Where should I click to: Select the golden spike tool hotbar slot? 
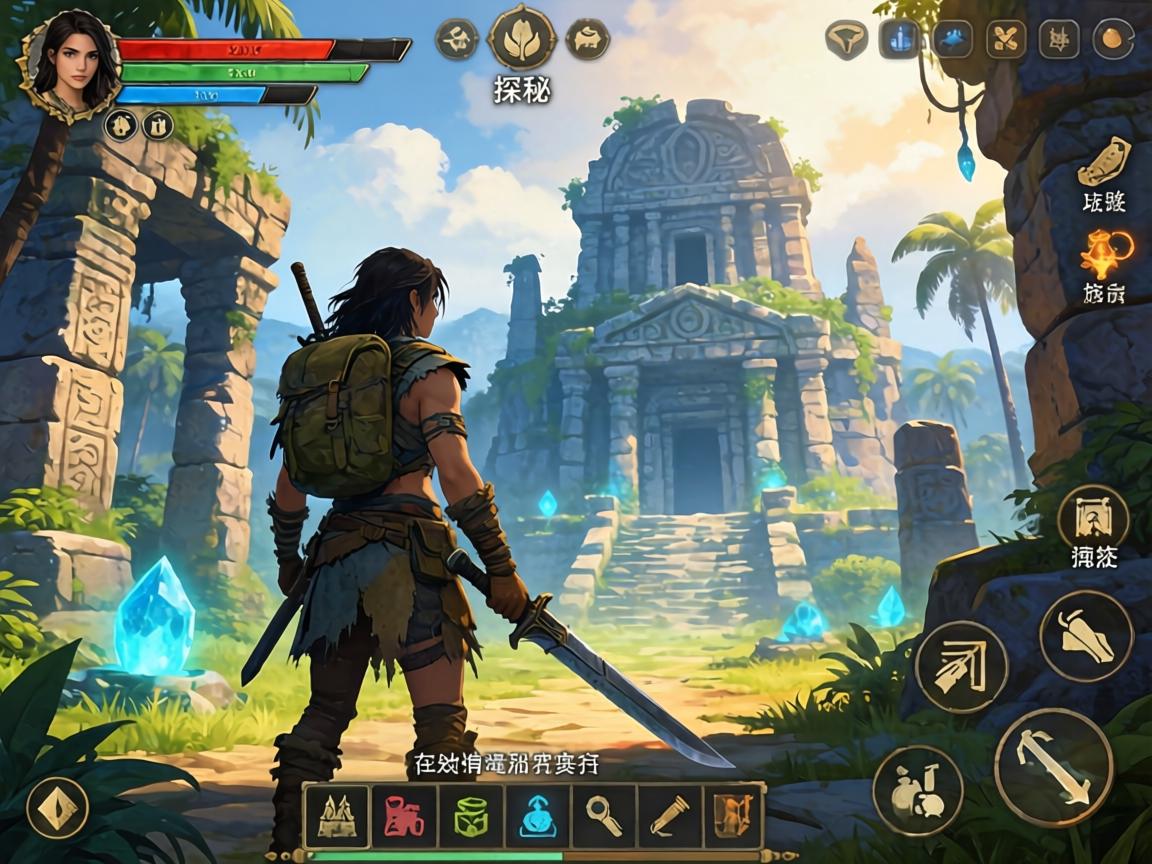click(669, 816)
